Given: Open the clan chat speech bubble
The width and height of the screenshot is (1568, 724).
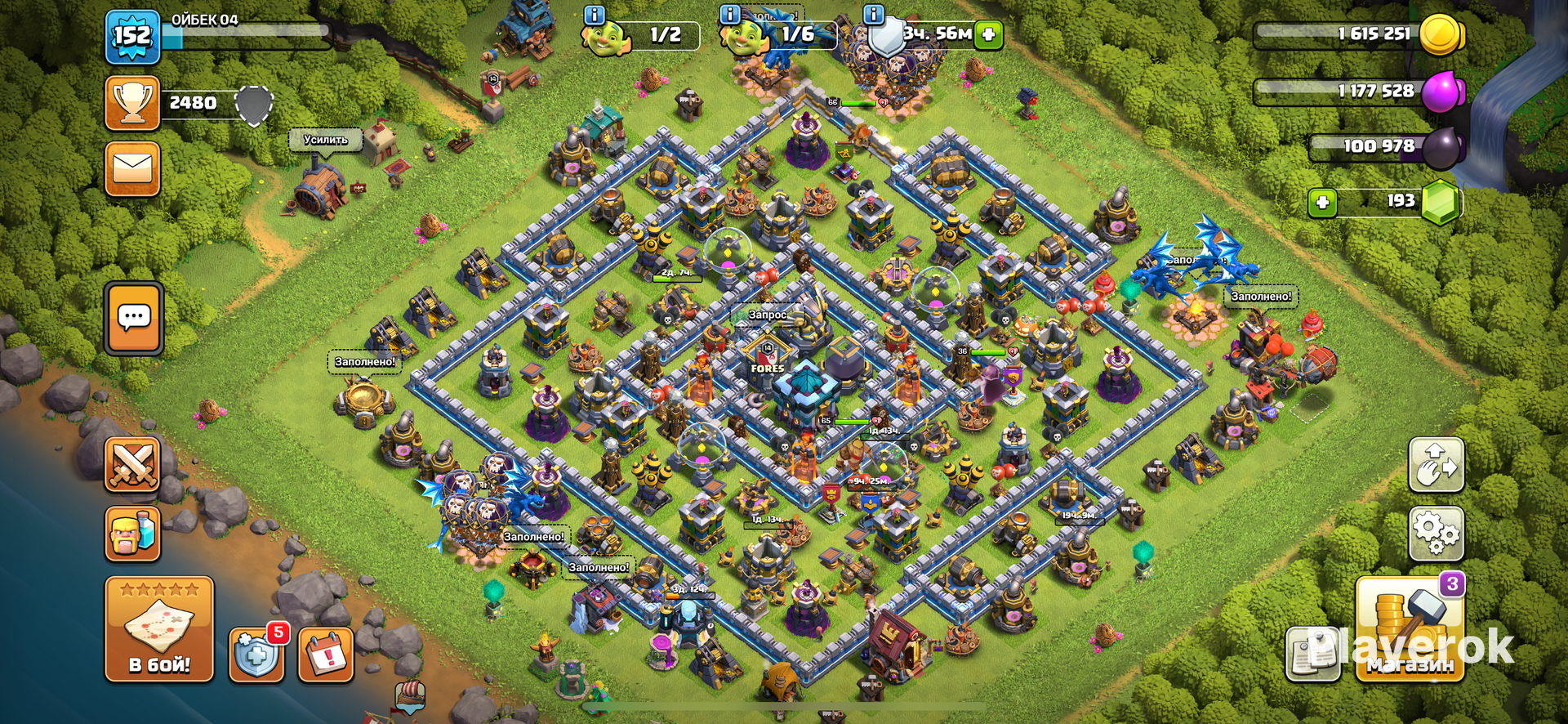Looking at the screenshot, I should tap(134, 318).
